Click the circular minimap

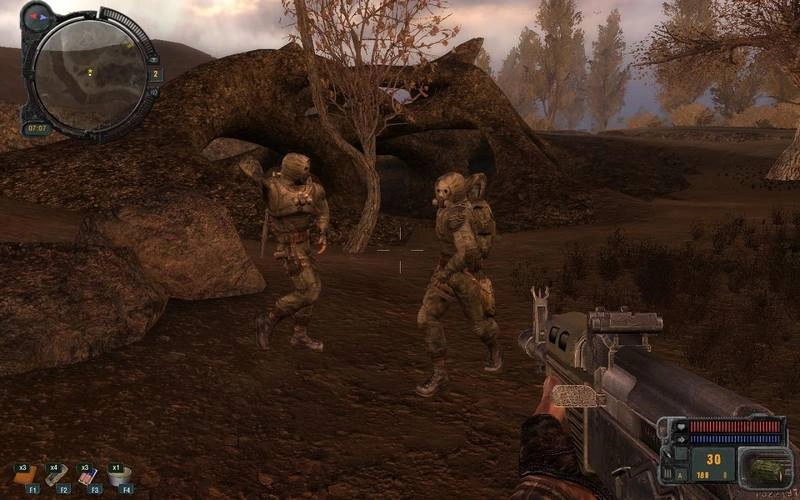[89, 71]
